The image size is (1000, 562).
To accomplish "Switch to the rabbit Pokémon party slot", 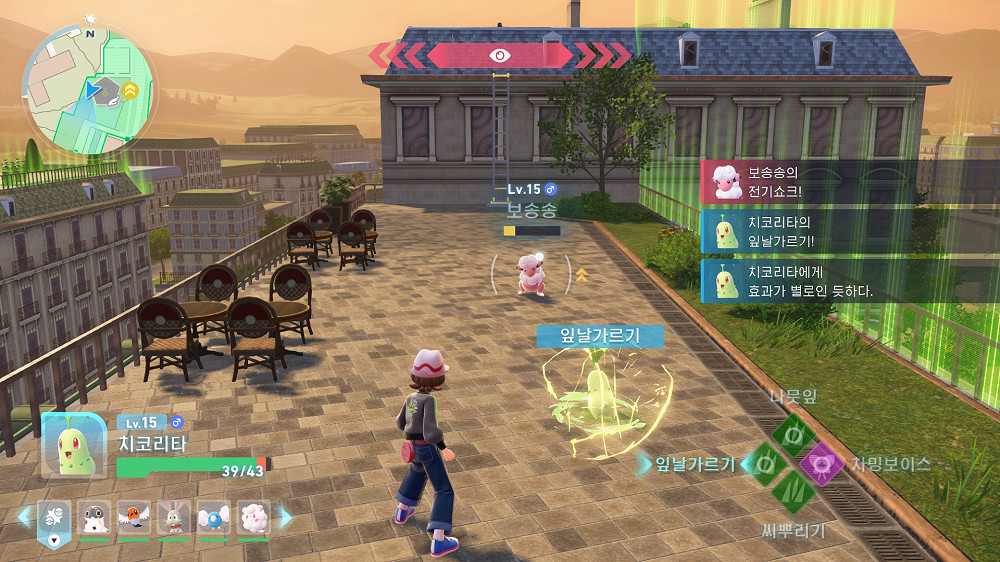I will coord(174,517).
